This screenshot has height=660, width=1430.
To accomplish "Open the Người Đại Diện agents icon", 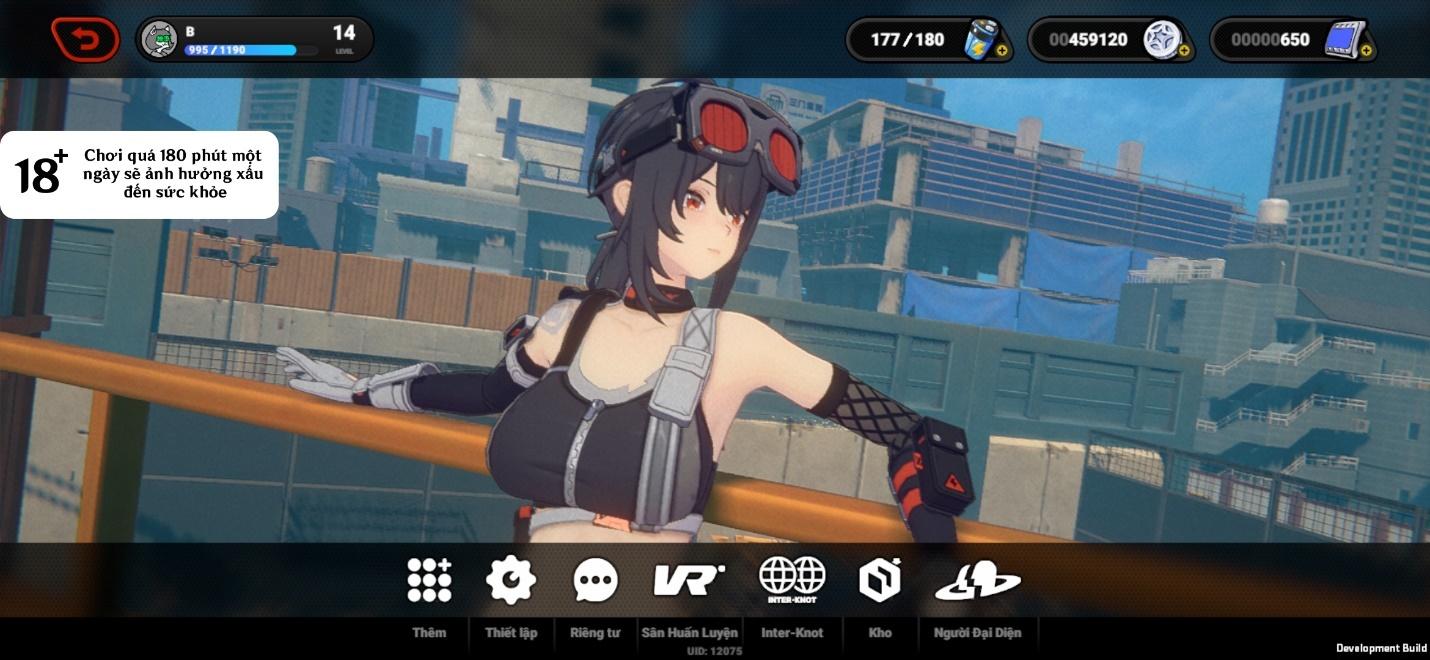I will [977, 580].
